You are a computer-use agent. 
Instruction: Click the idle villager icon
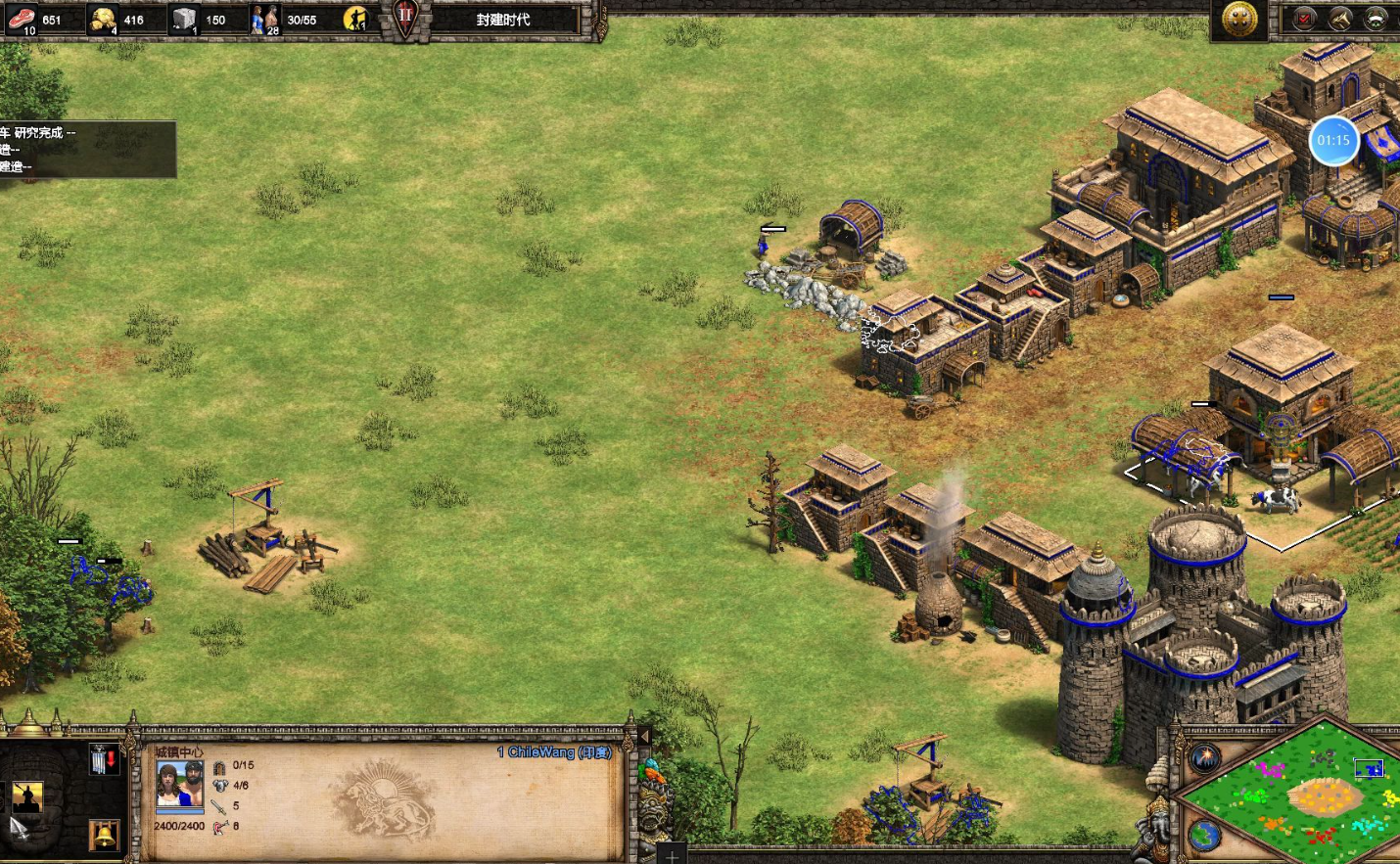356,19
